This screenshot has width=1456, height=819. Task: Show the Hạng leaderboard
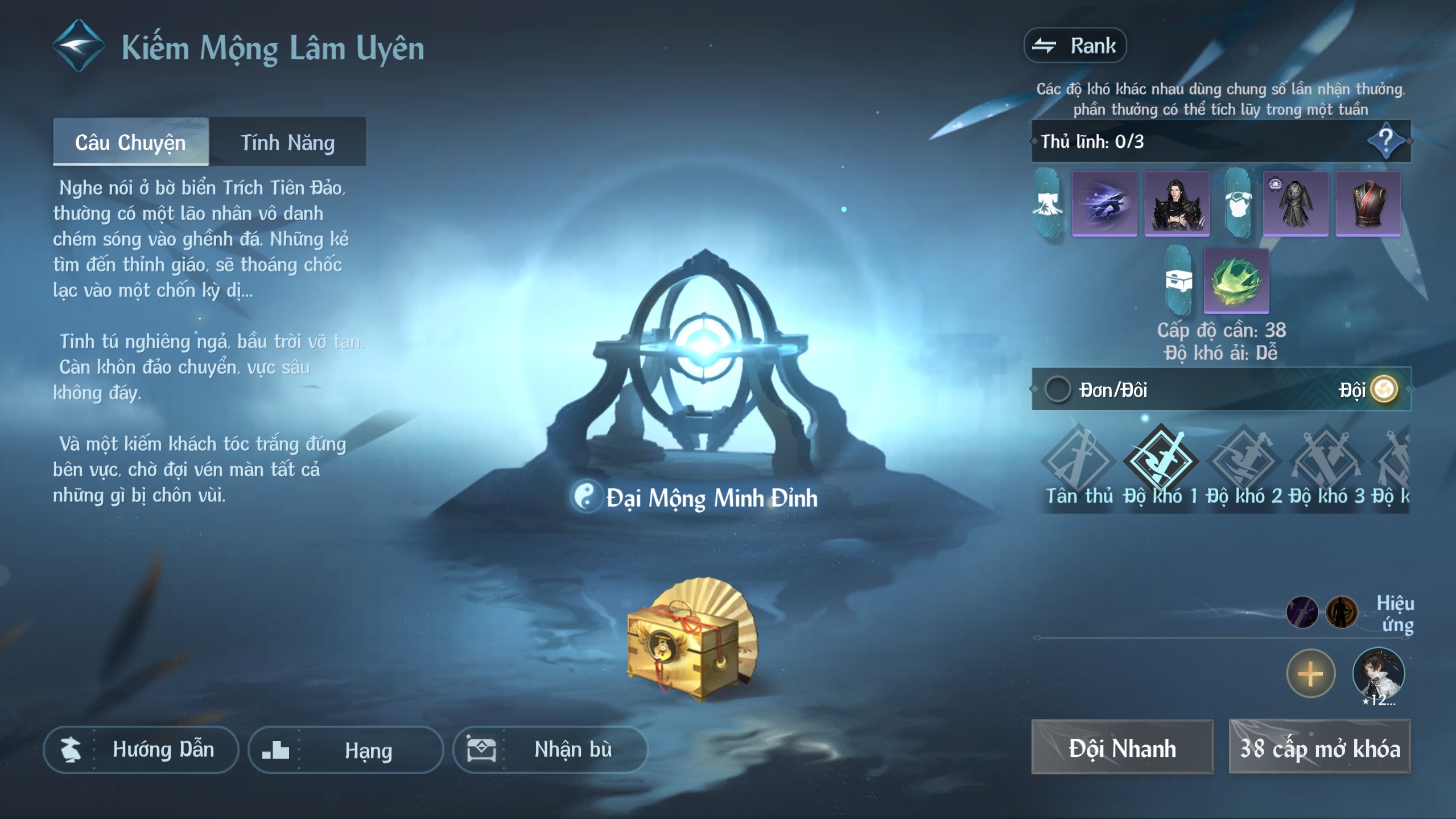click(345, 749)
